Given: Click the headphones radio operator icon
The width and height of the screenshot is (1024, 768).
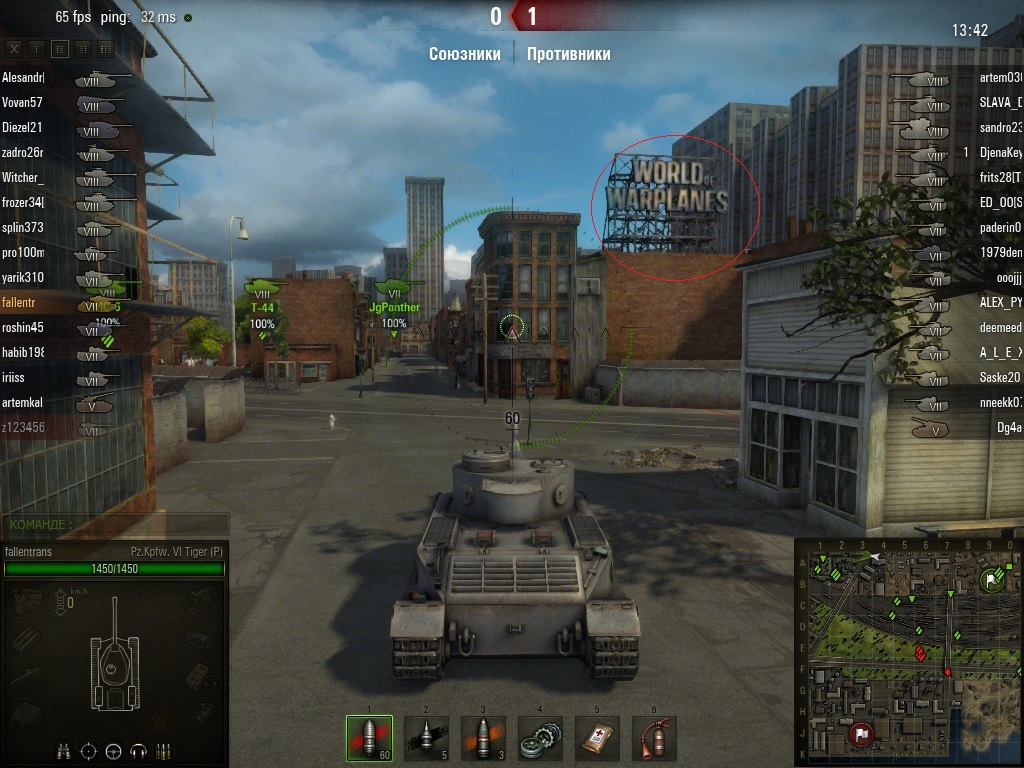Looking at the screenshot, I should 139,750.
